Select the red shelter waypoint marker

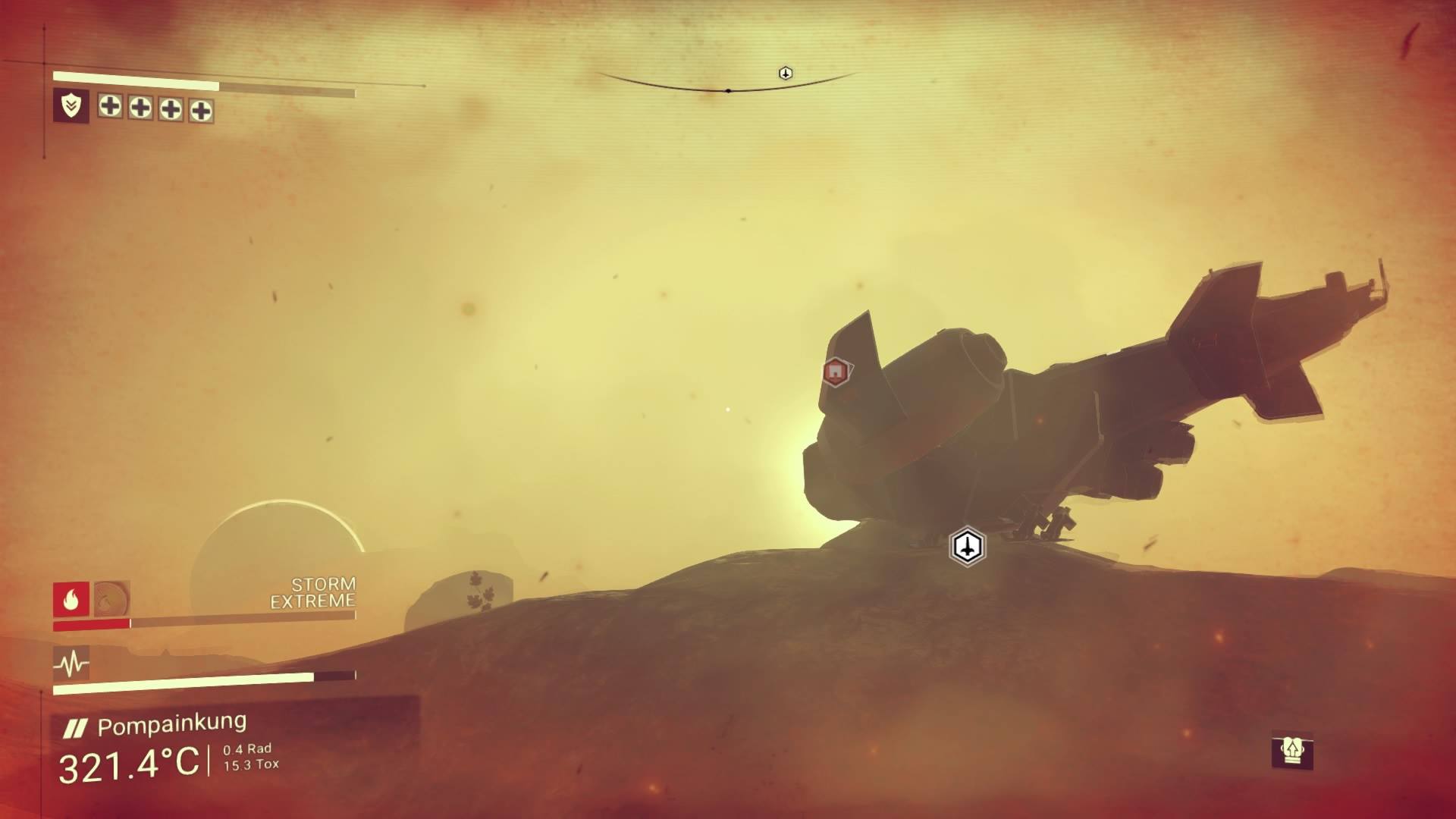[835, 372]
